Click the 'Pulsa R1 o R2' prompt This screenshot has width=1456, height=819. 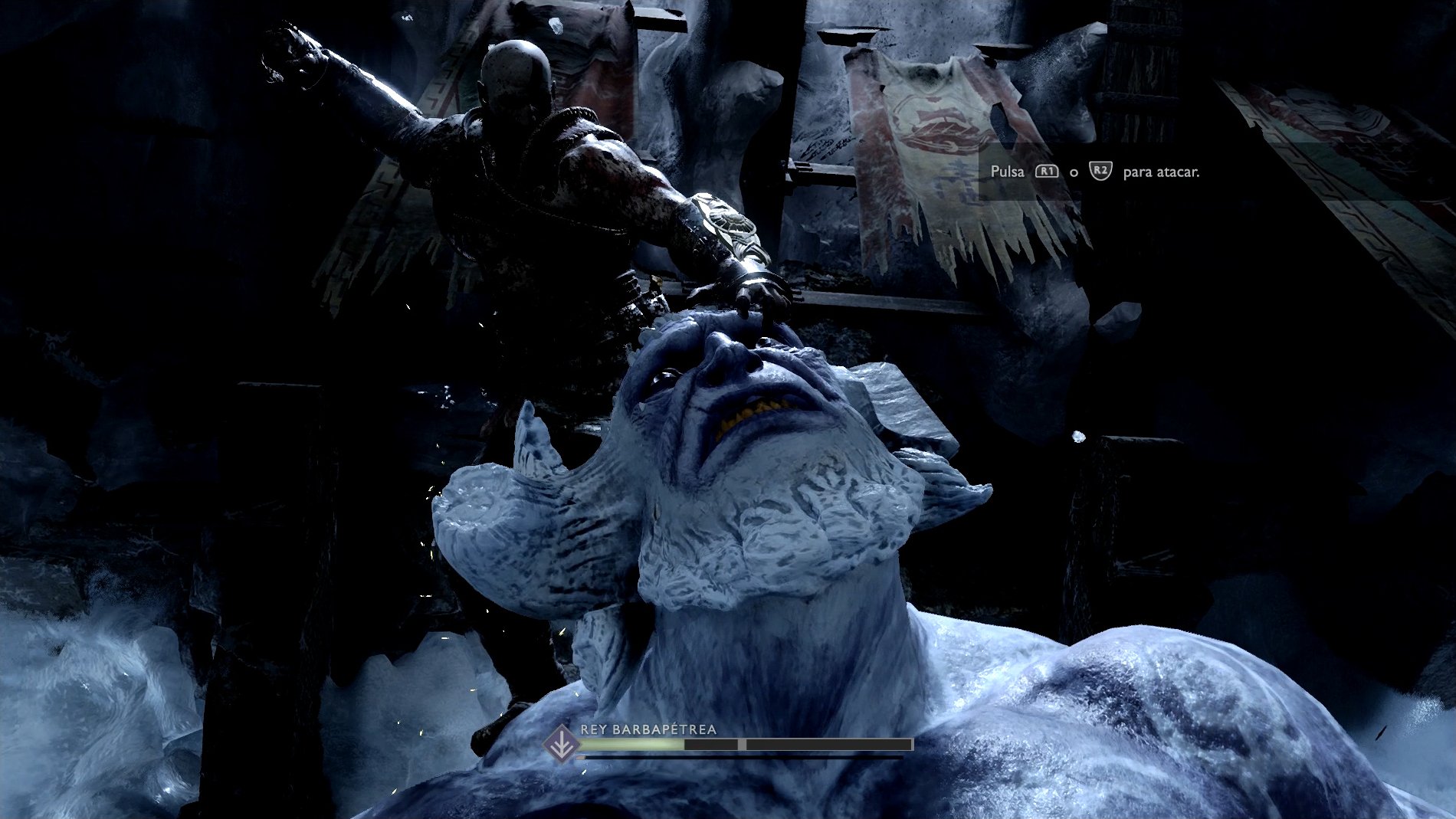pos(1058,172)
